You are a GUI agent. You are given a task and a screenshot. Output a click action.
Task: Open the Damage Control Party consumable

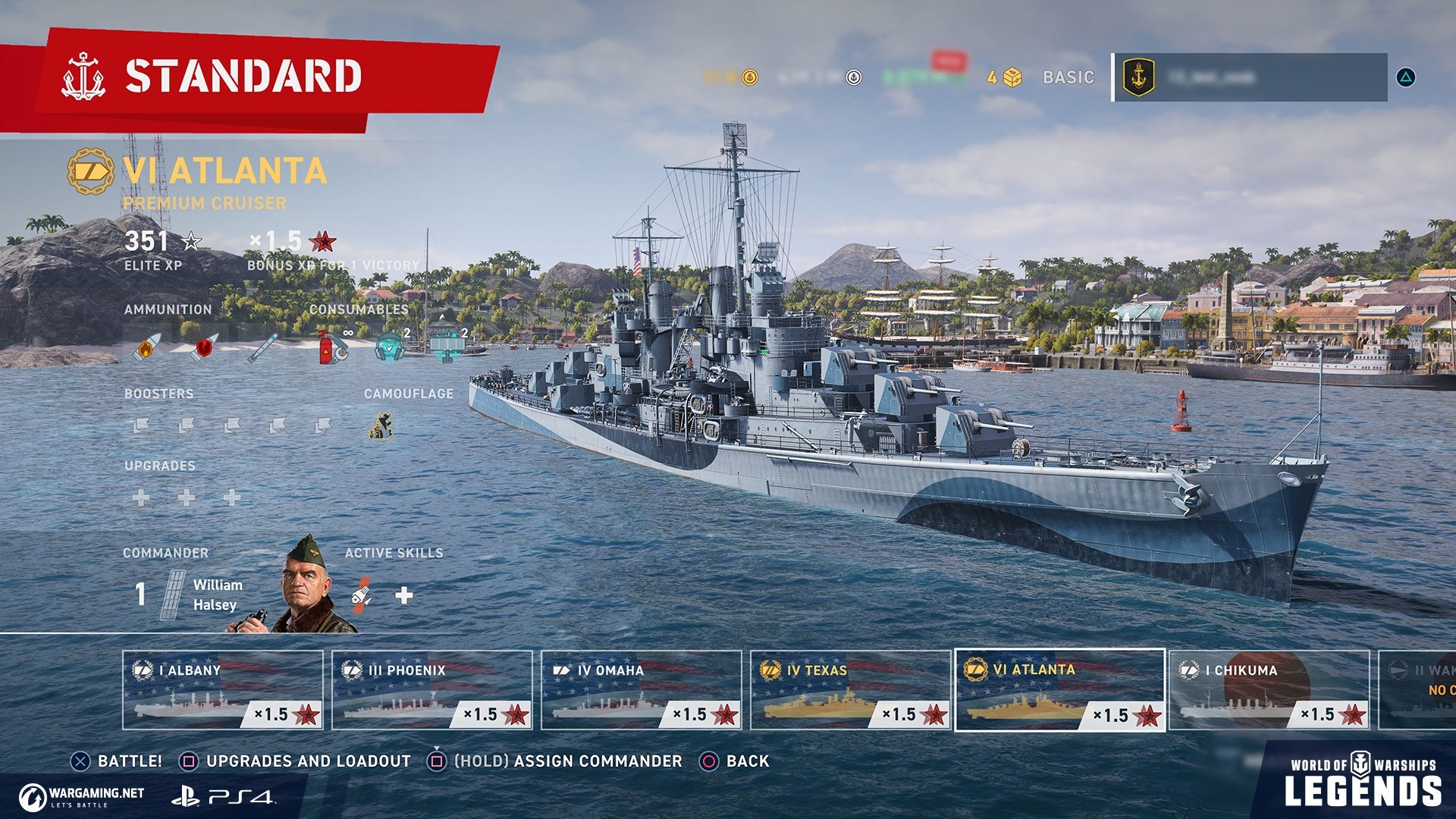click(x=331, y=349)
